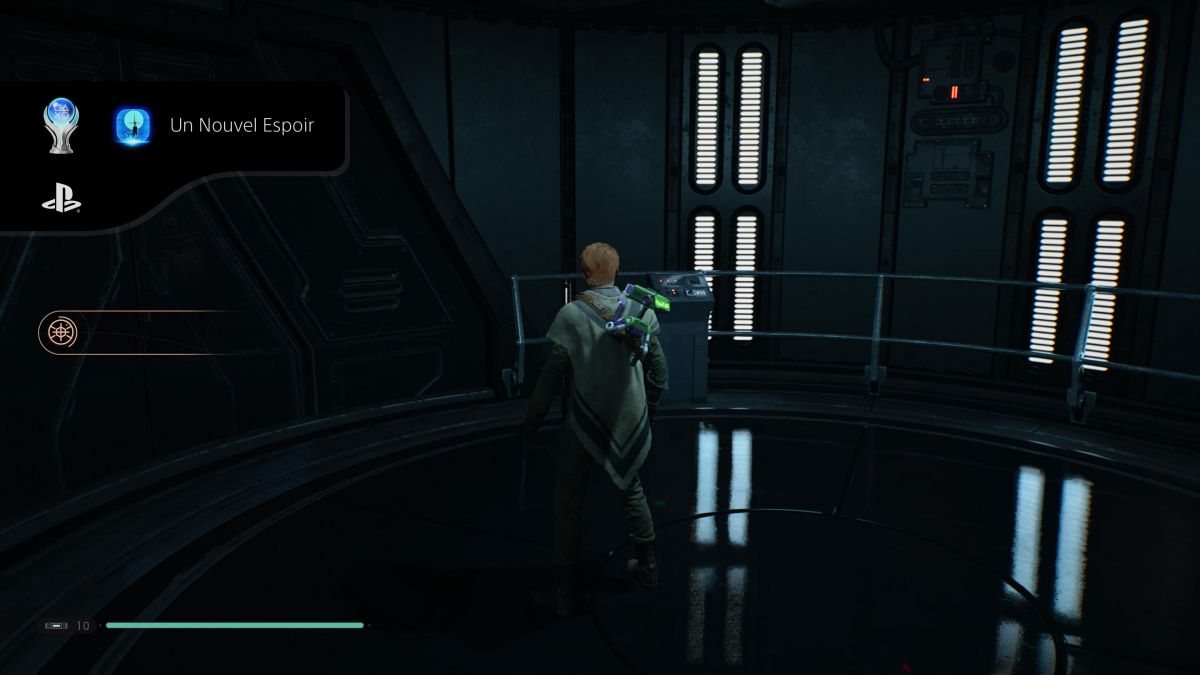Click the platinum trophy cup icon
1200x675 pixels.
tap(60, 126)
